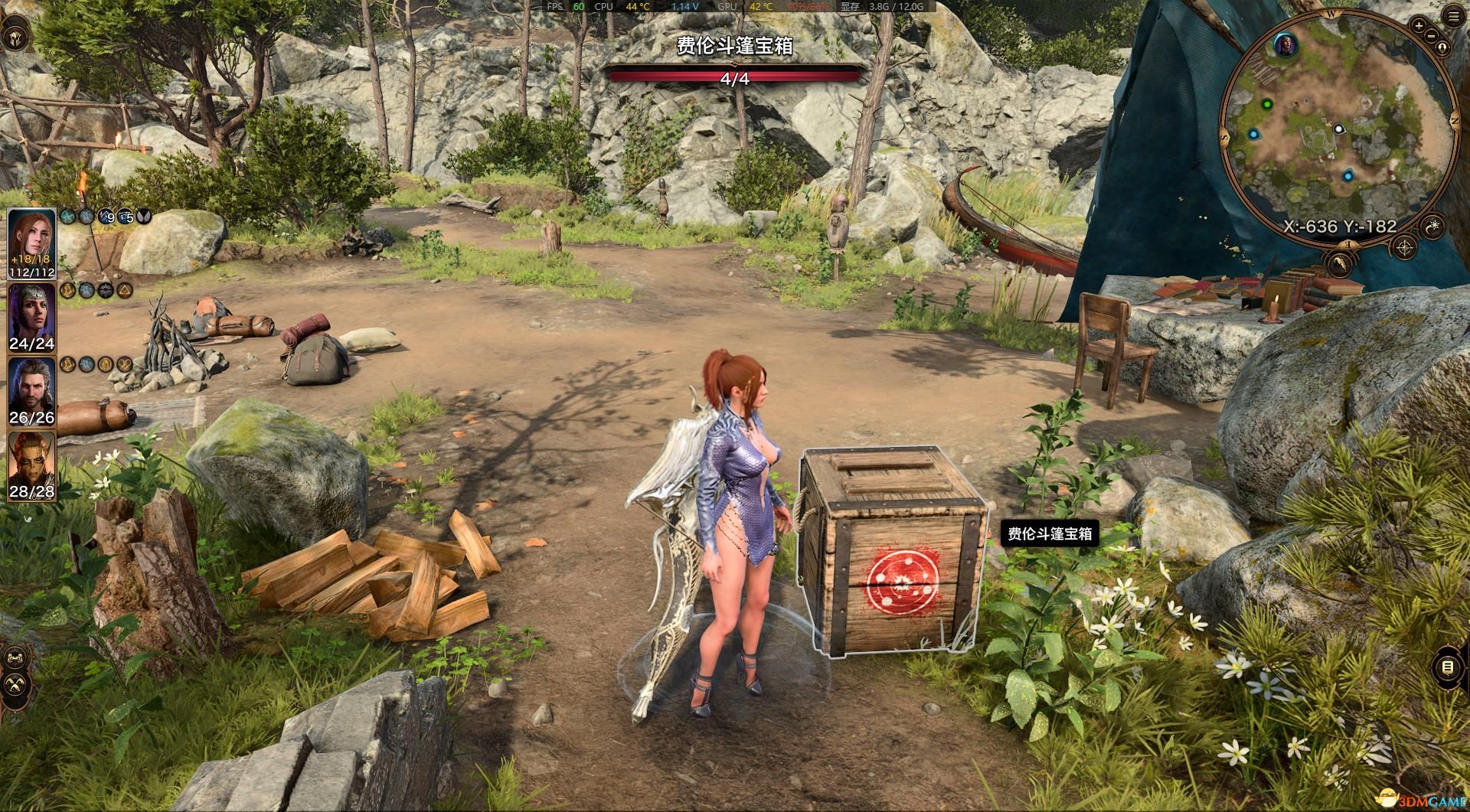
Task: Open the helmet icon in top-left corner
Action: (x=15, y=38)
